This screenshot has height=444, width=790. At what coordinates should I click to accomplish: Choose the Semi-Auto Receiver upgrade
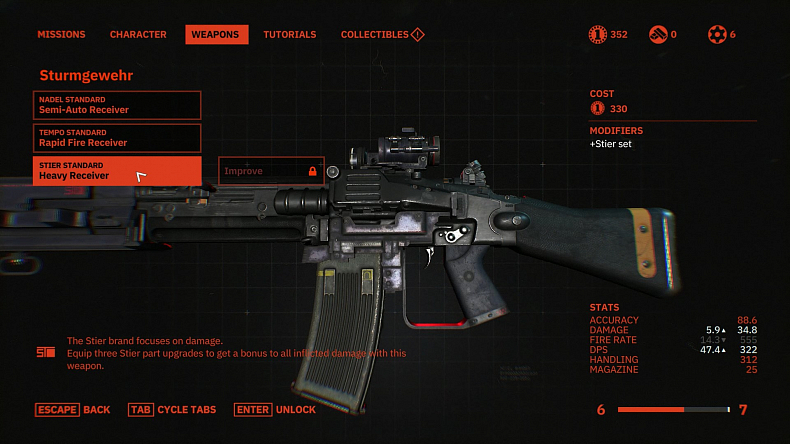pyautogui.click(x=117, y=105)
